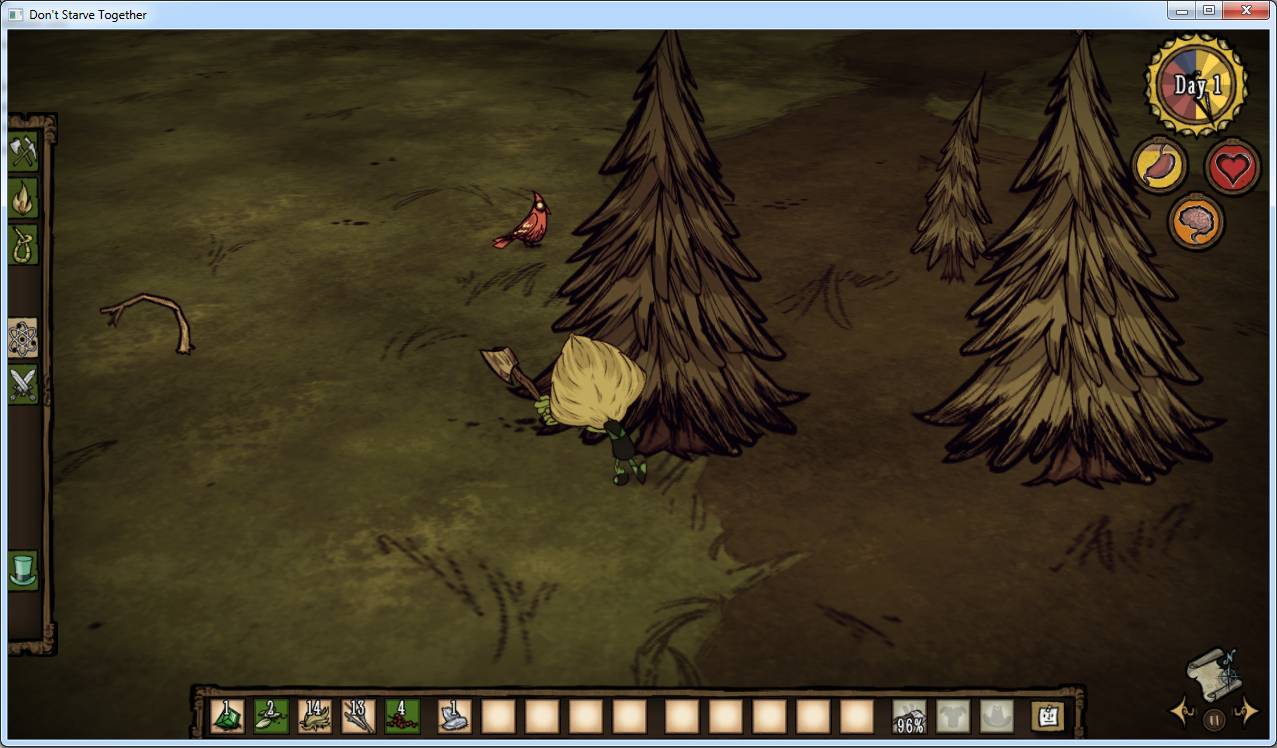Select the cut grass stack of 14
Screen dimensions: 1277x748
pos(315,716)
